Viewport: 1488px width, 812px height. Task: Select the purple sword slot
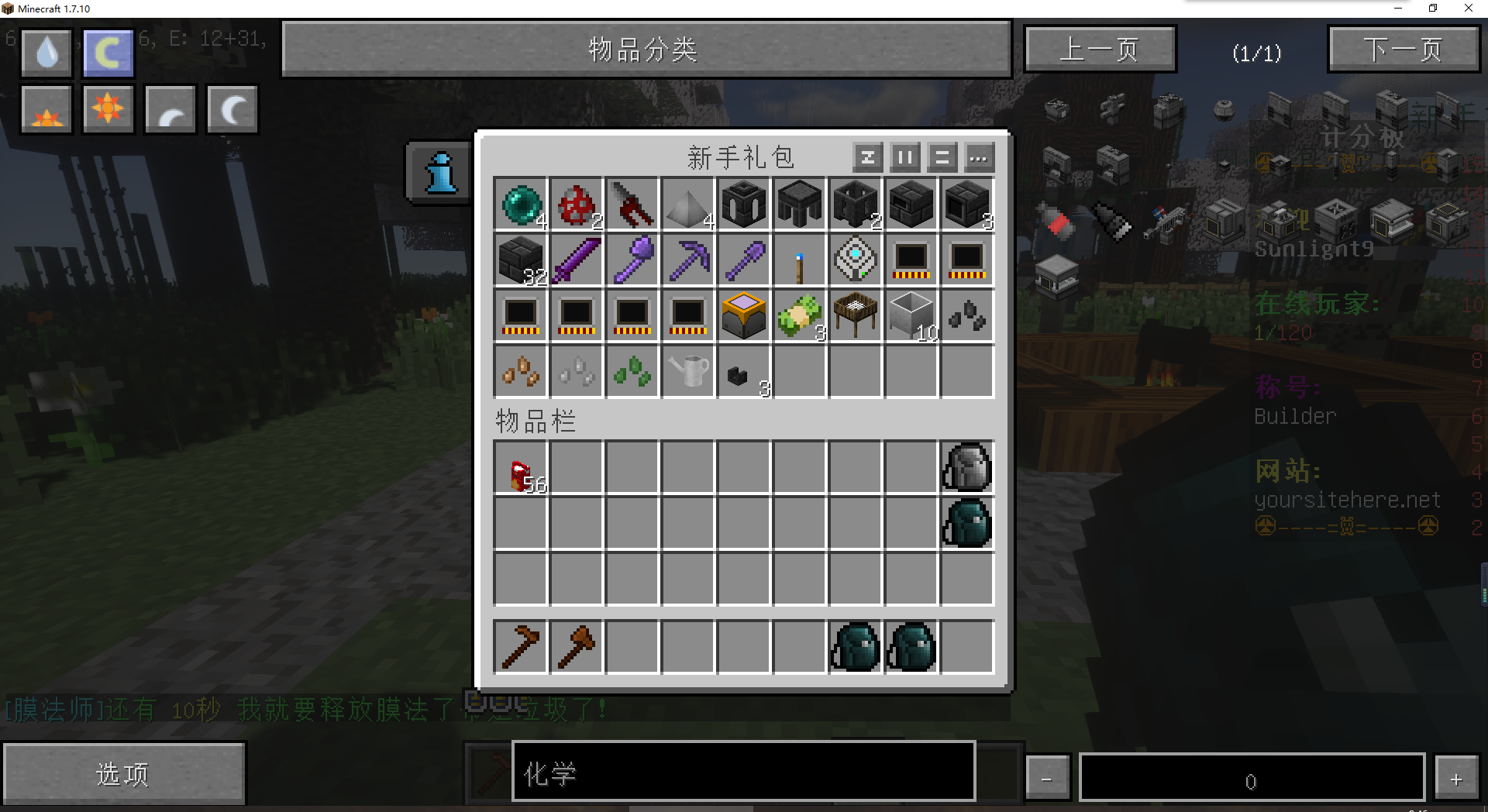coord(577,260)
